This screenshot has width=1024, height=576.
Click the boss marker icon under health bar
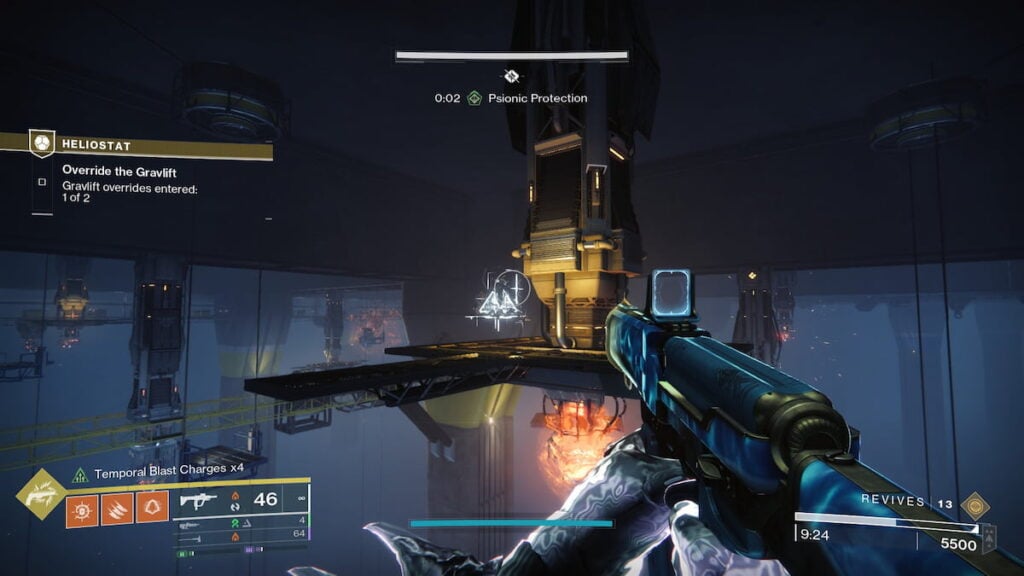click(x=512, y=76)
